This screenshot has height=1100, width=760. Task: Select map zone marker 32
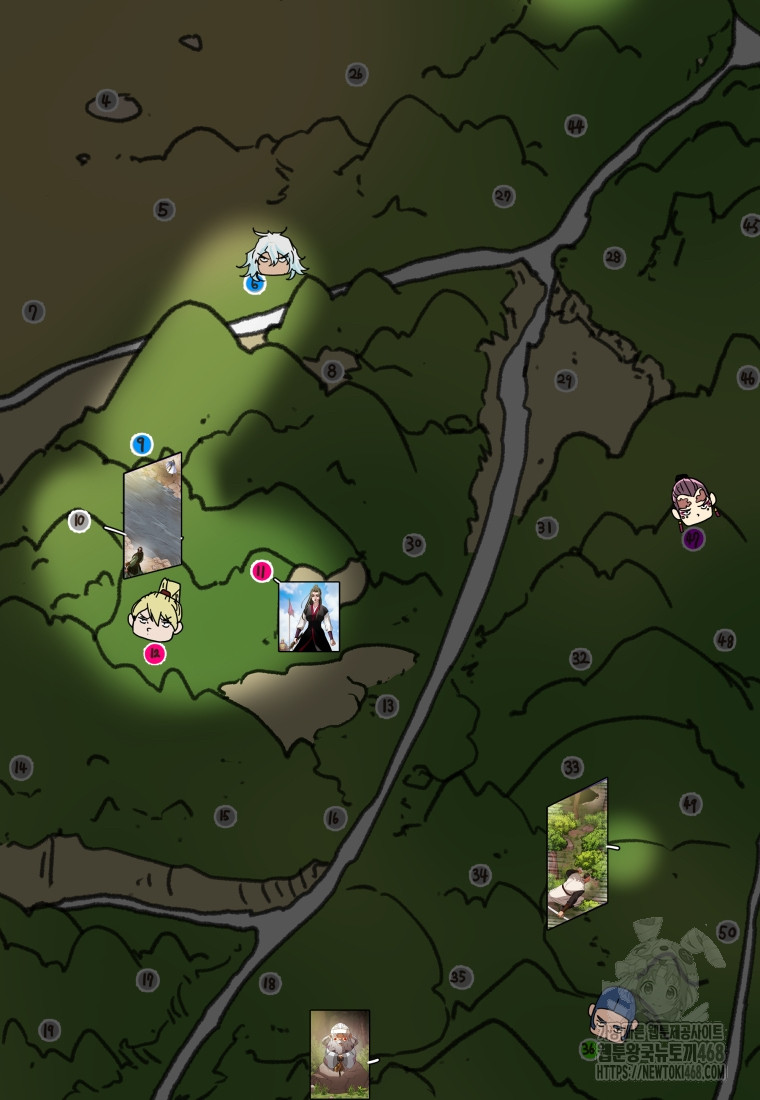[x=580, y=658]
